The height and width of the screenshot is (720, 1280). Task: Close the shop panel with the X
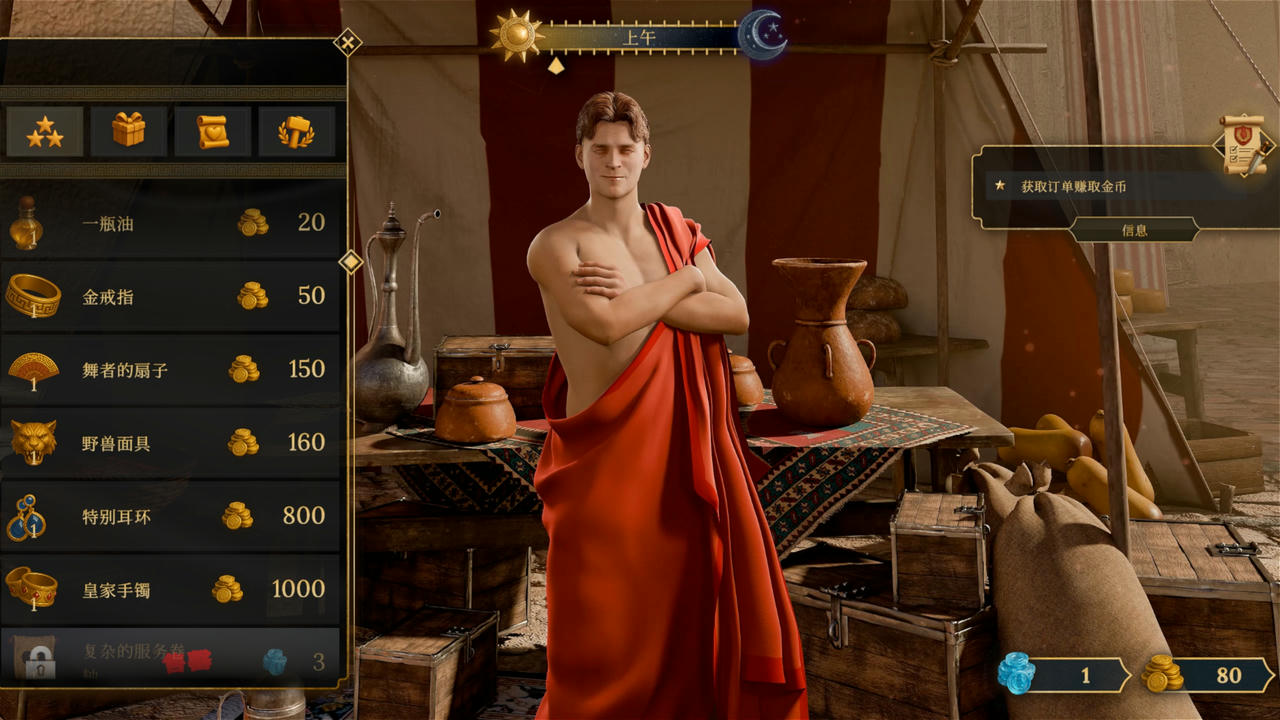pyautogui.click(x=347, y=42)
